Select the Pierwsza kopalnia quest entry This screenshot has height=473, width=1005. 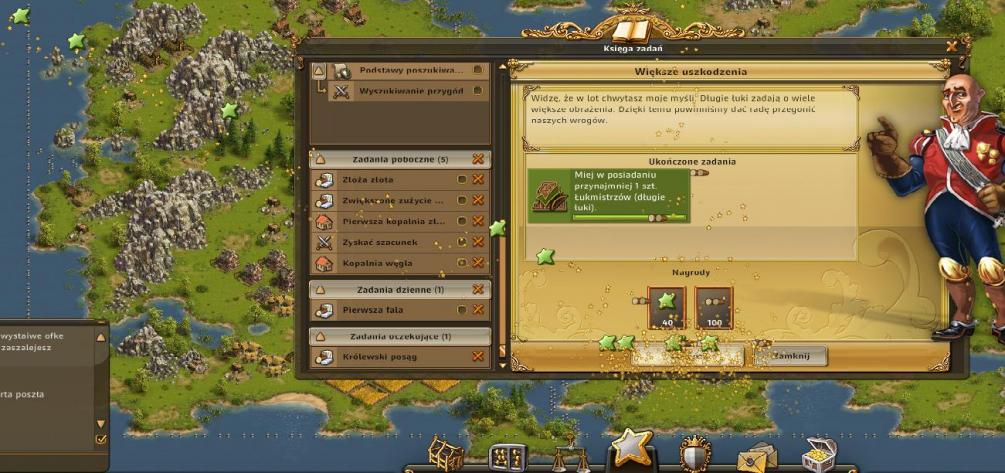390,221
